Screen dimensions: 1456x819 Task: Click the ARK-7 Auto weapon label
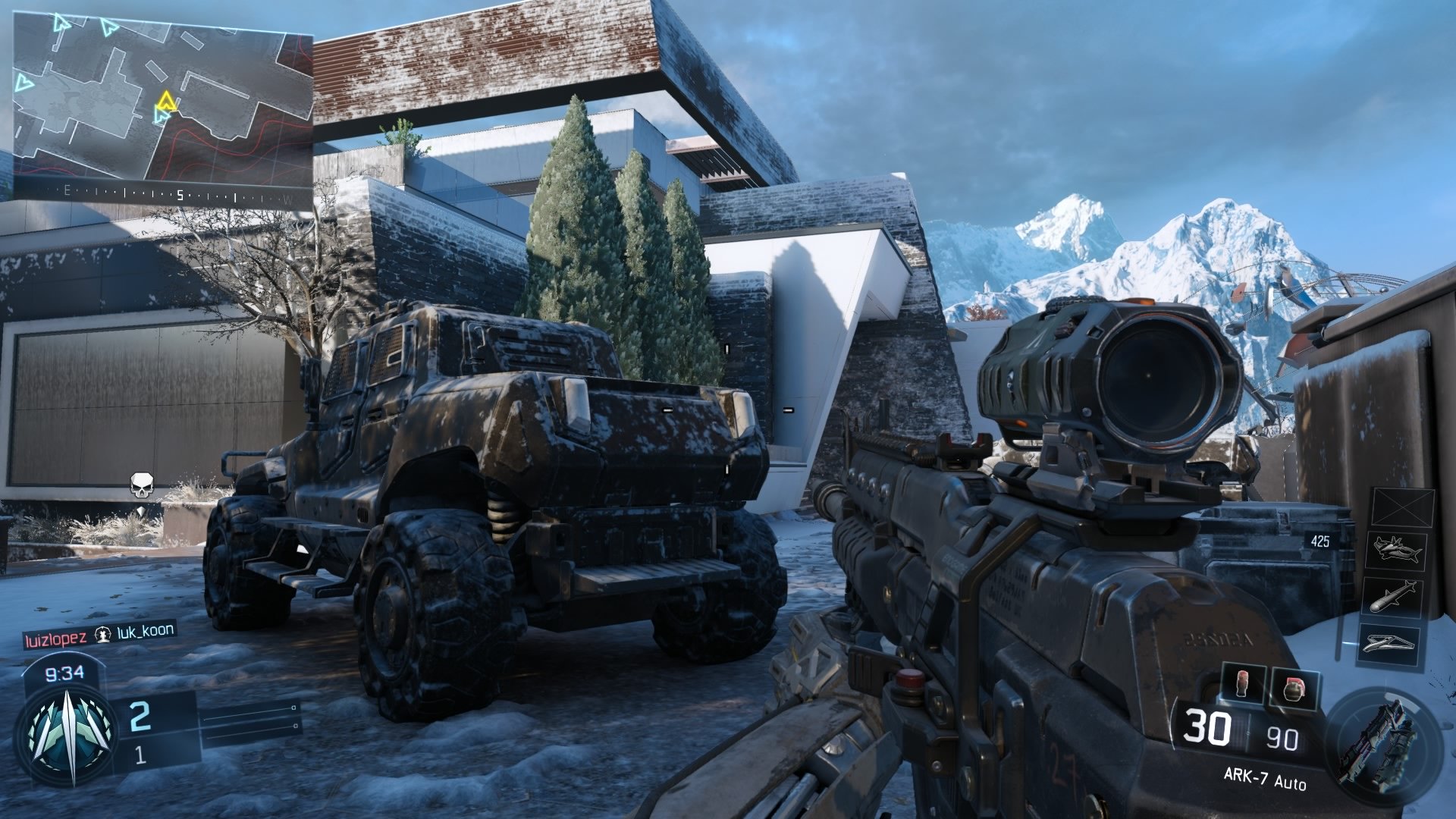pos(1264,777)
